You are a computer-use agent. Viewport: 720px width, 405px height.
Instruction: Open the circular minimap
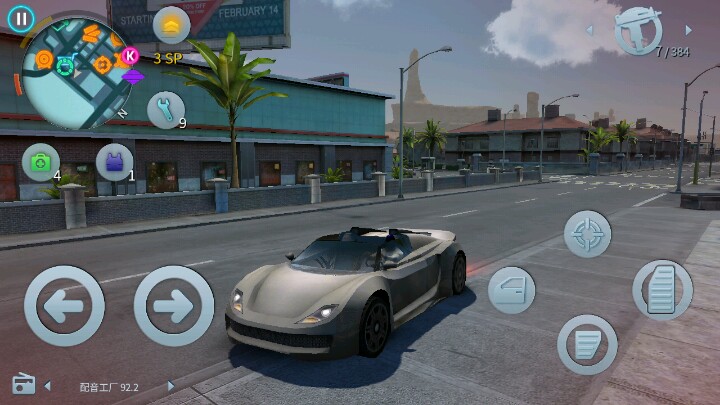[72, 78]
